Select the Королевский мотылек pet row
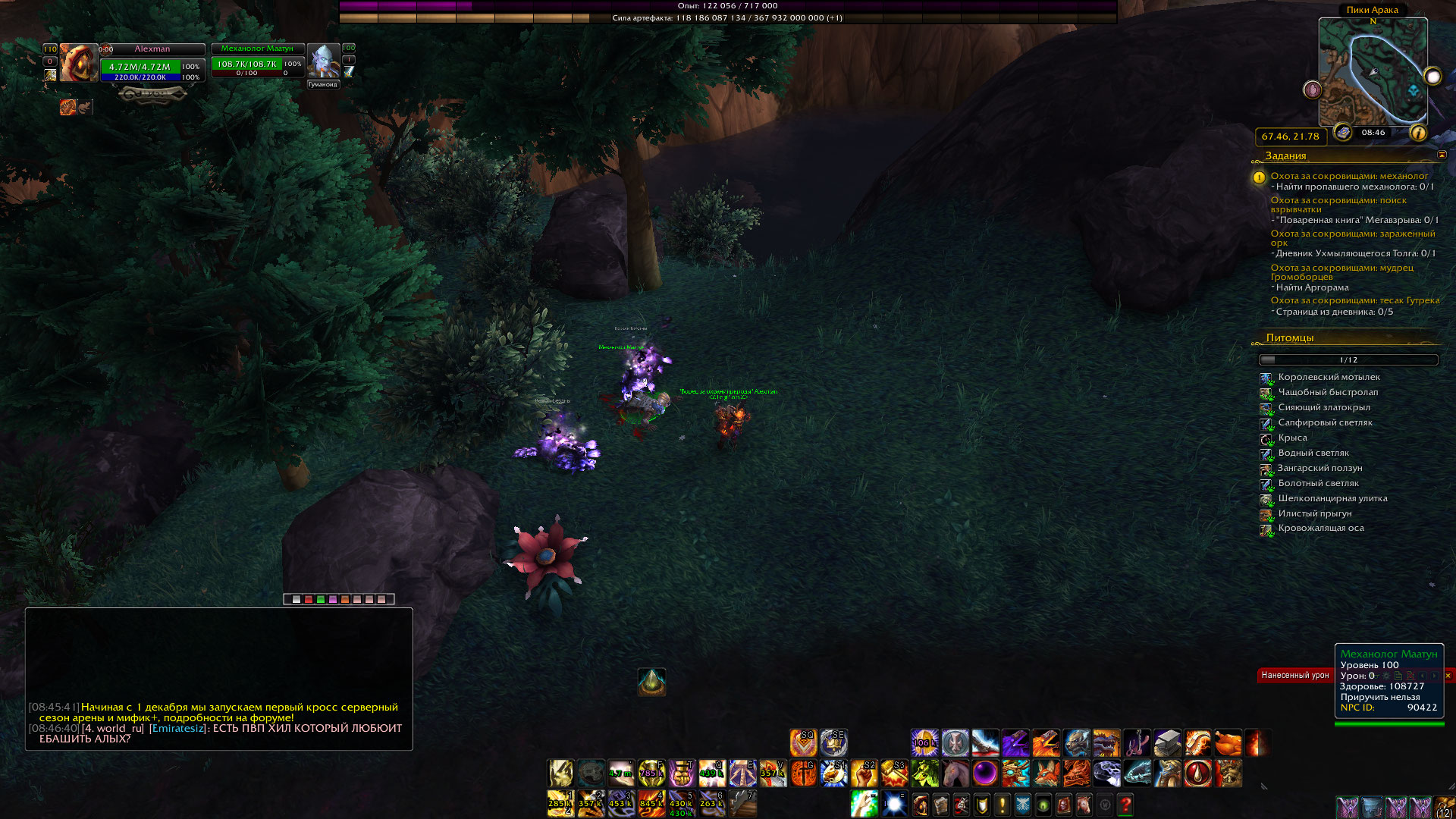Viewport: 1456px width, 819px height. pos(1329,378)
